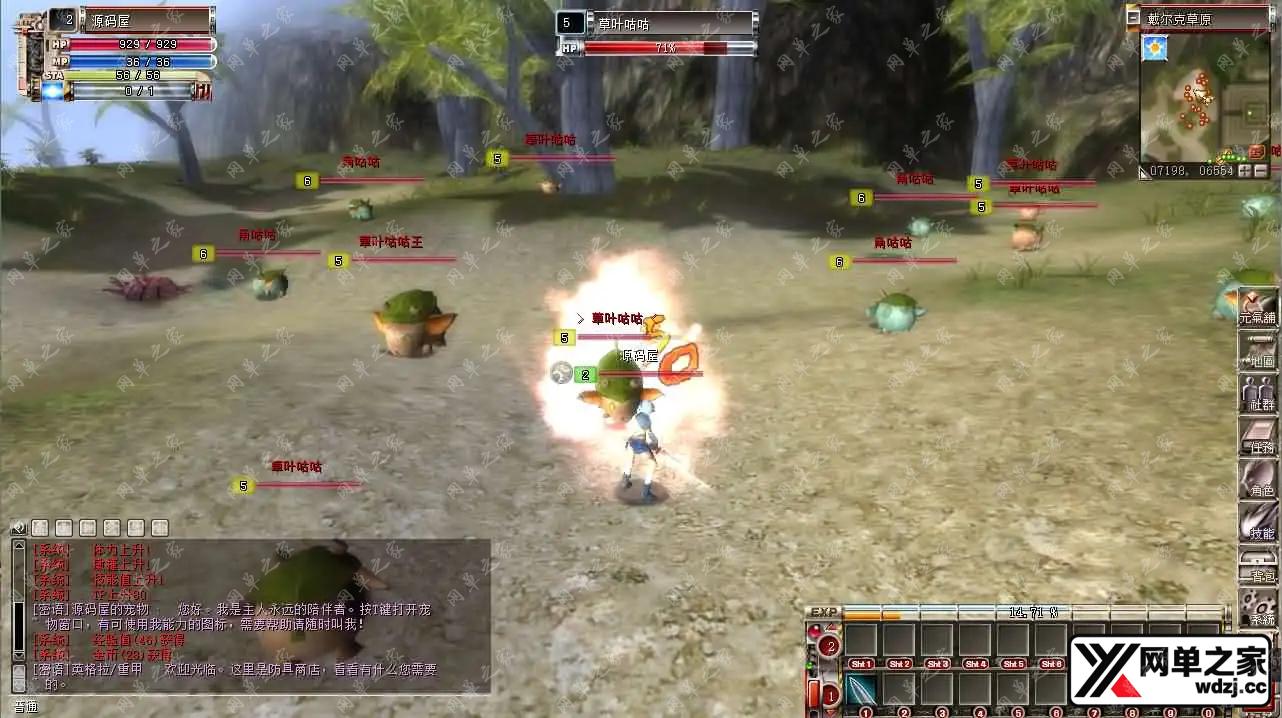This screenshot has height=718, width=1282.
Task: Open the 系統 system menu
Action: pyautogui.click(x=1257, y=607)
